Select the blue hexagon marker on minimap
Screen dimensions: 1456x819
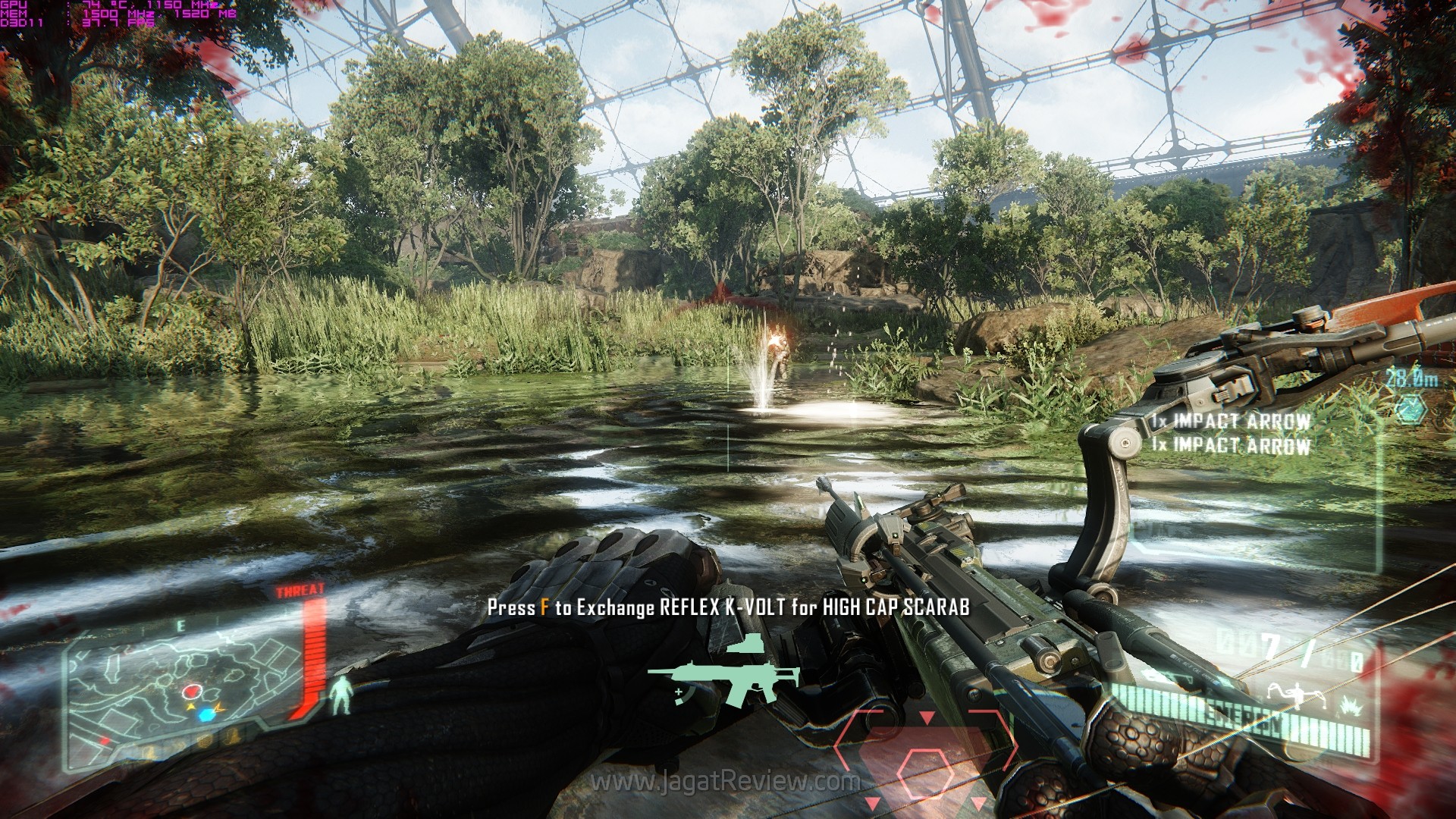[205, 715]
